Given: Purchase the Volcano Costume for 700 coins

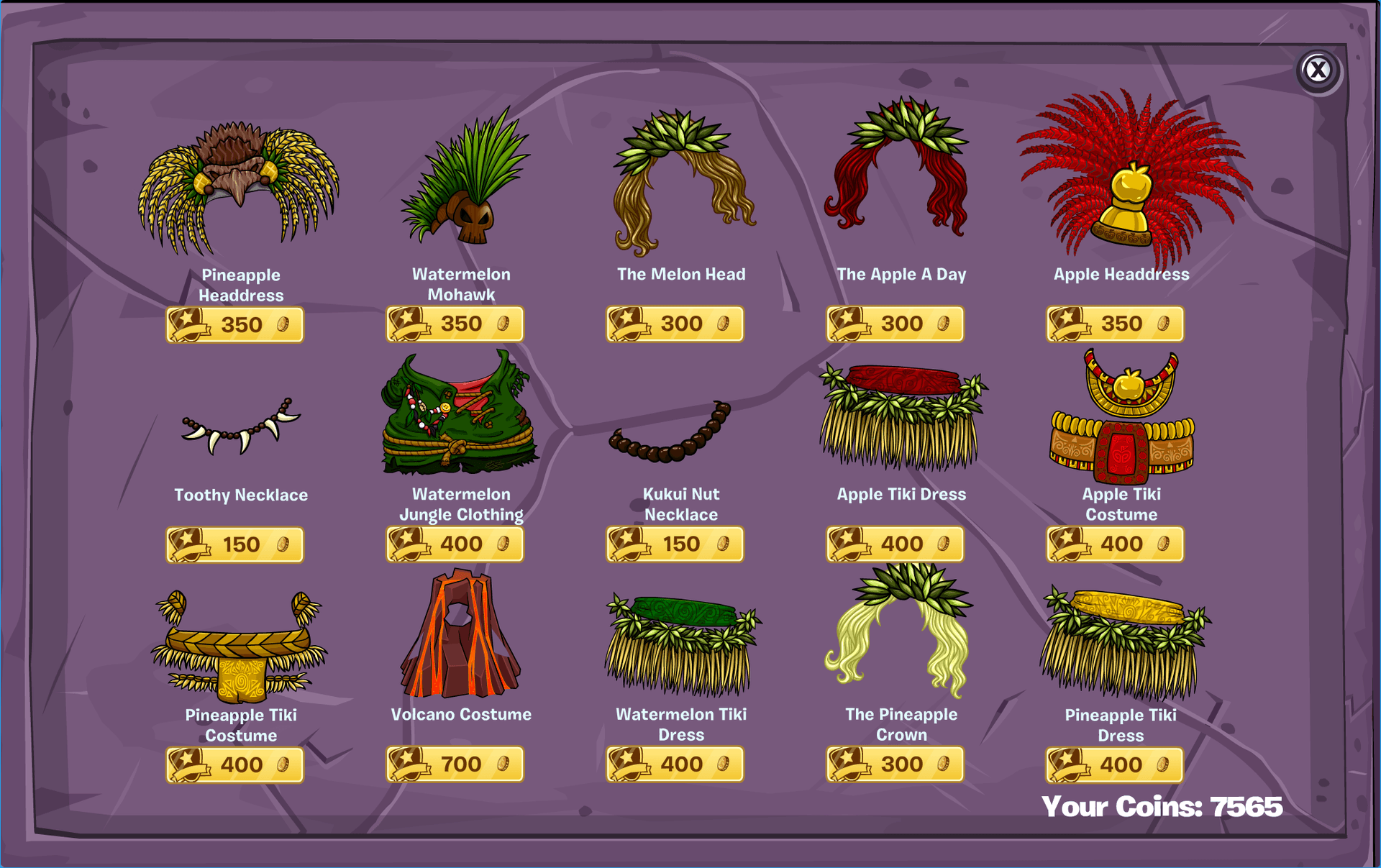Looking at the screenshot, I should [455, 764].
